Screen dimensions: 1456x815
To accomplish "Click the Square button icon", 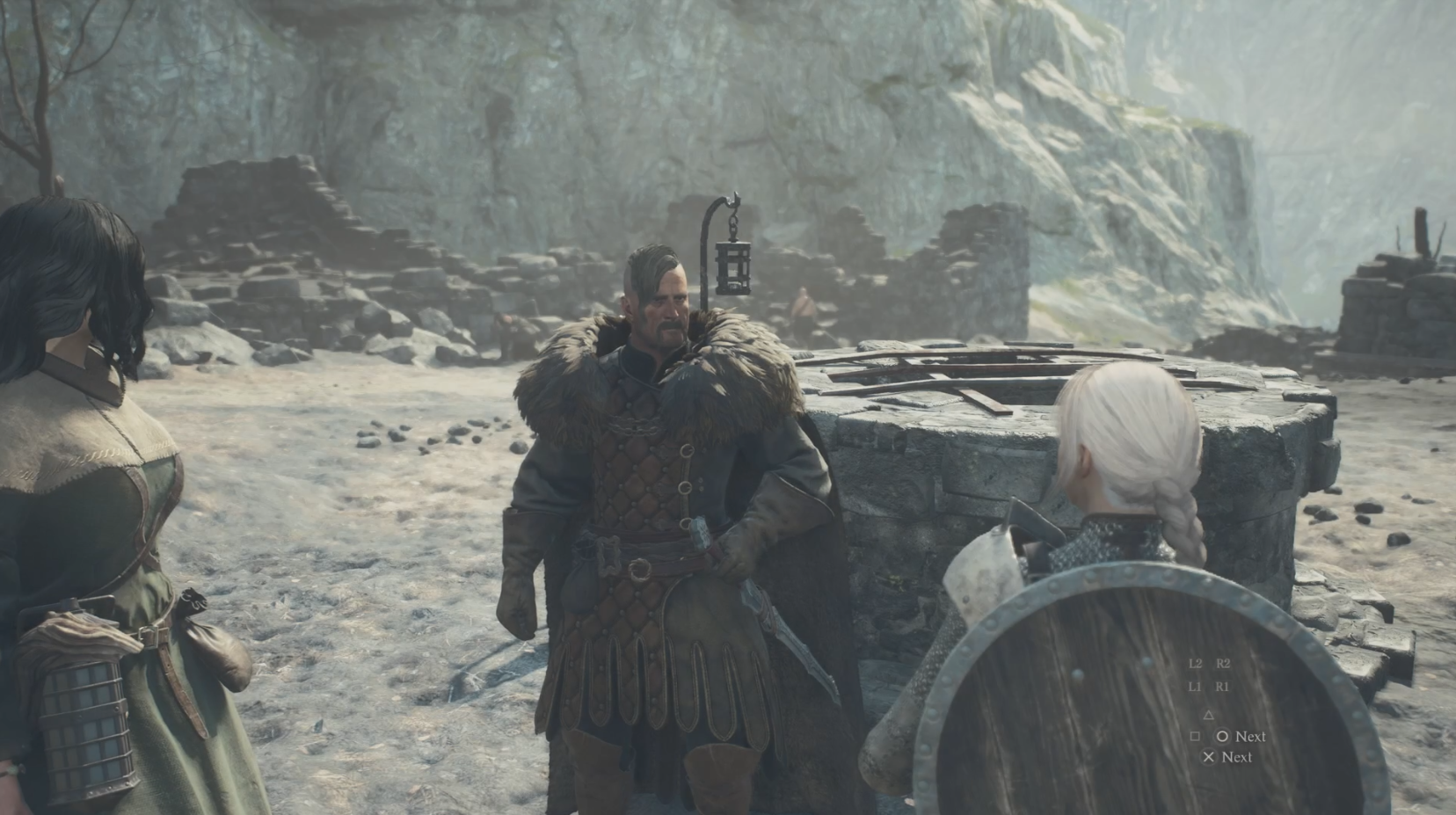I will pos(1196,736).
